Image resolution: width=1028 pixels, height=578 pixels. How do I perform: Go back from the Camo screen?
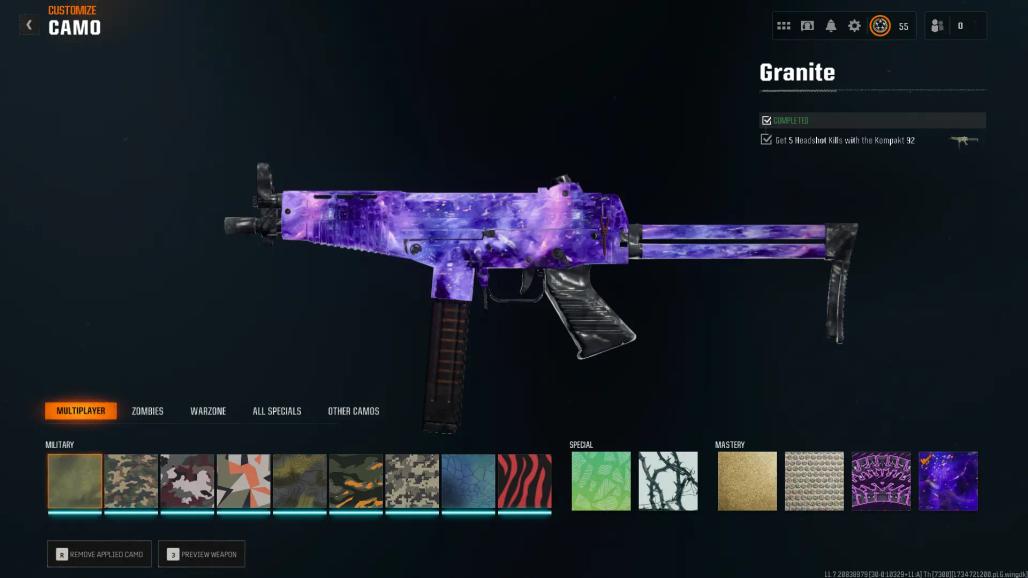point(29,25)
